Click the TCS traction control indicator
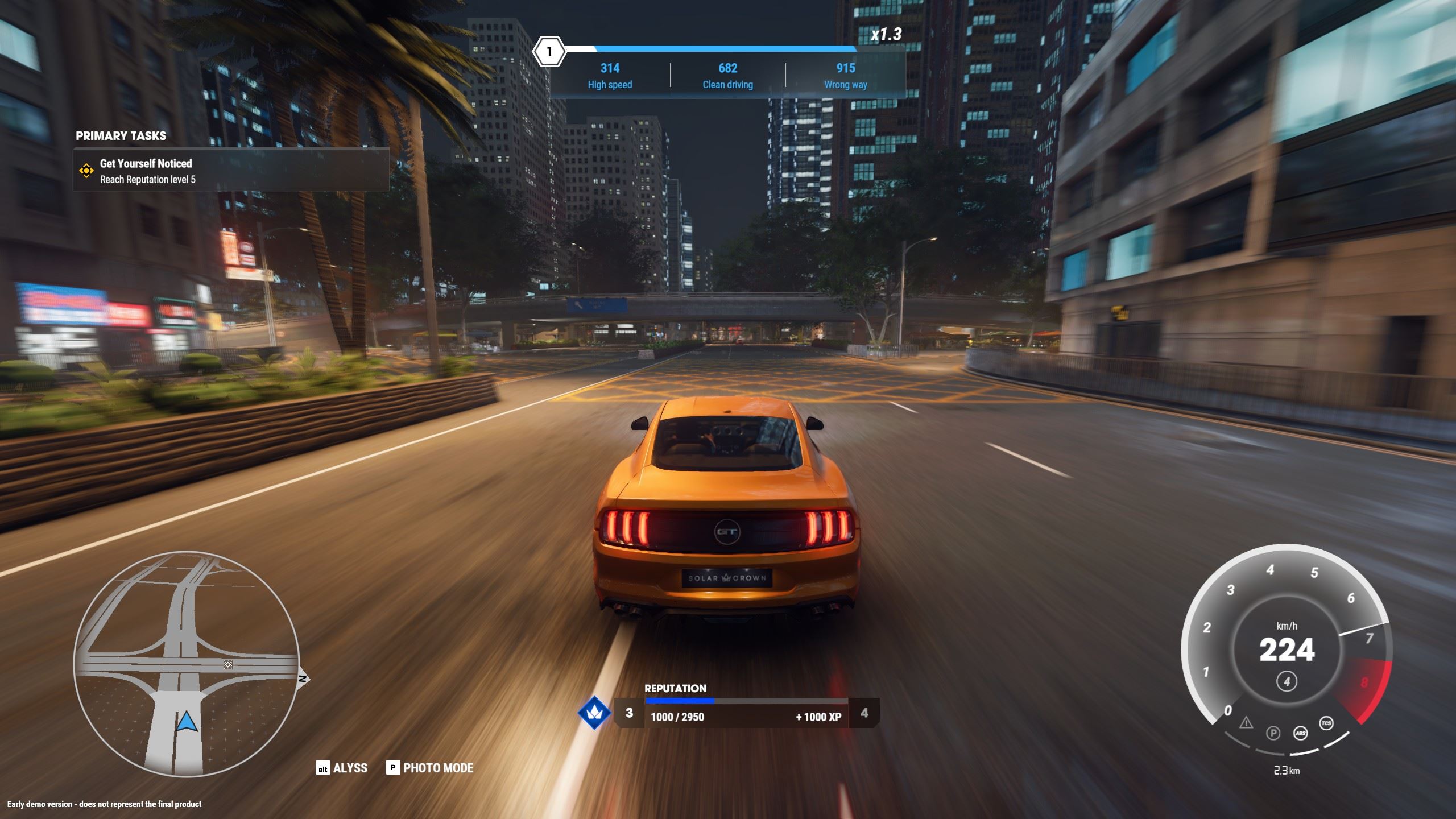This screenshot has width=1456, height=819. pyautogui.click(x=1326, y=723)
